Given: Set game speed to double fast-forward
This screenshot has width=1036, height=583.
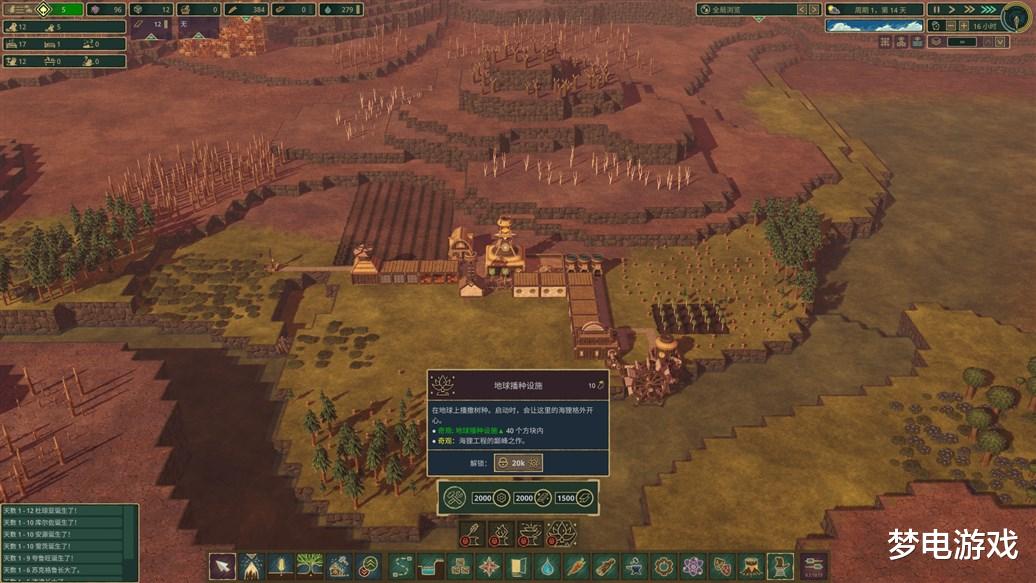Looking at the screenshot, I should (968, 9).
